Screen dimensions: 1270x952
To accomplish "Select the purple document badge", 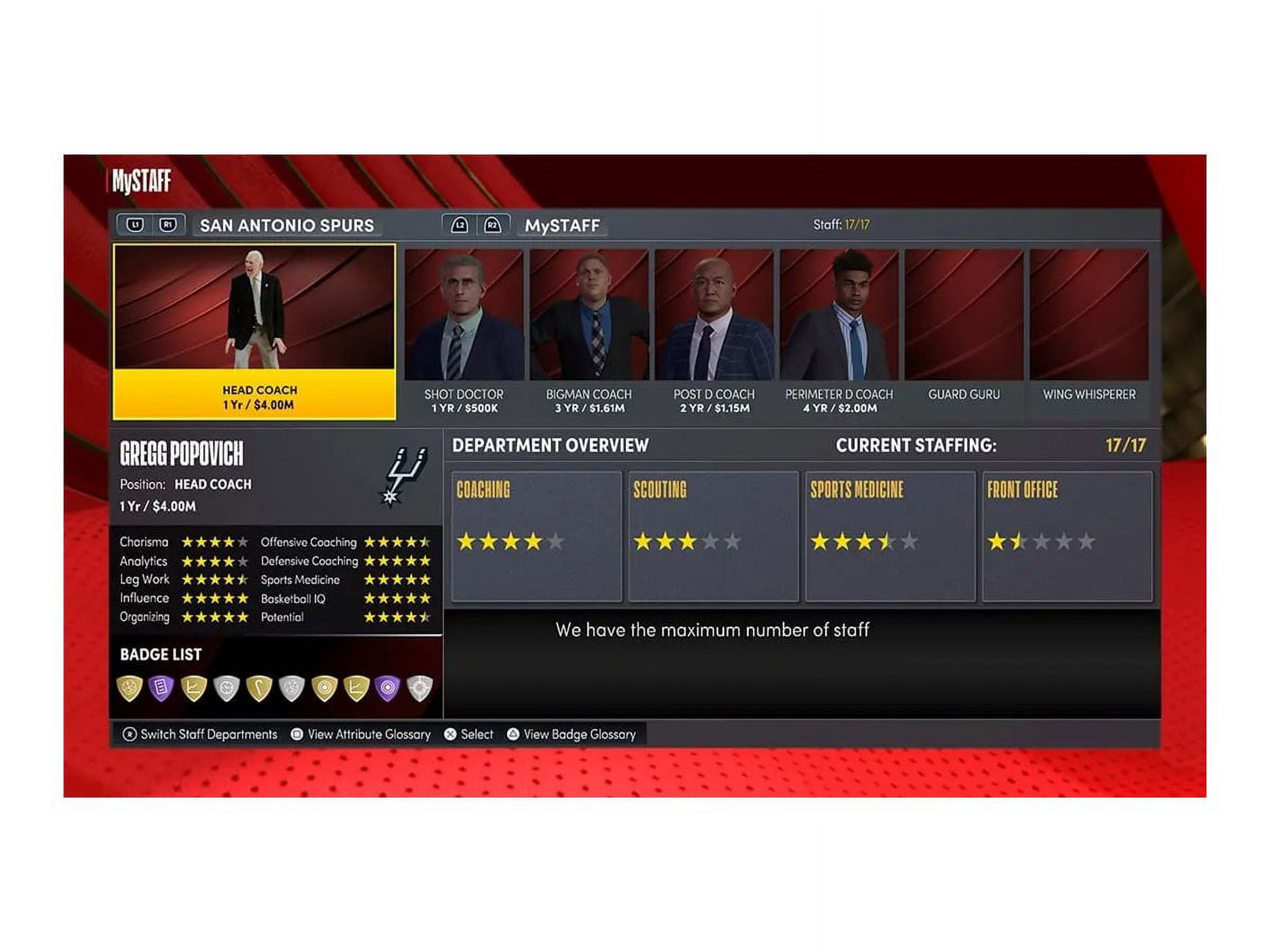I will coord(161,688).
